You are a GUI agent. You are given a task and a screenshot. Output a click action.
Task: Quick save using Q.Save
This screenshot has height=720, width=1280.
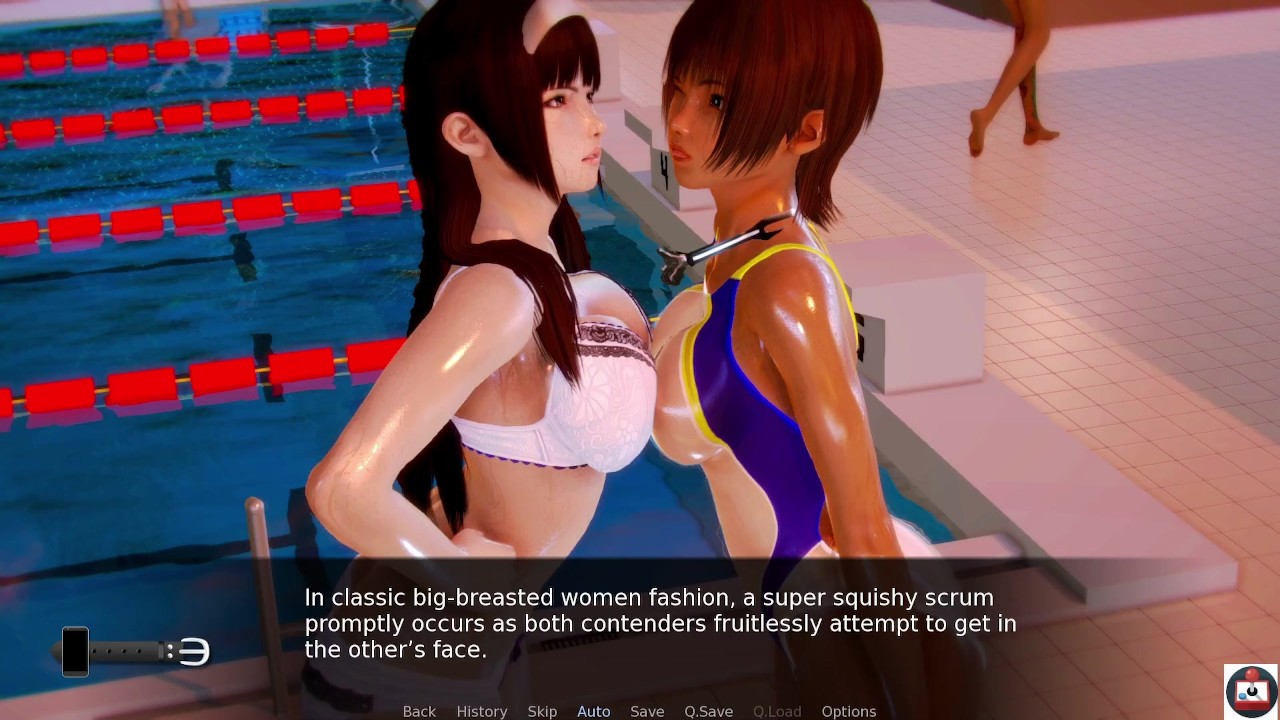708,711
